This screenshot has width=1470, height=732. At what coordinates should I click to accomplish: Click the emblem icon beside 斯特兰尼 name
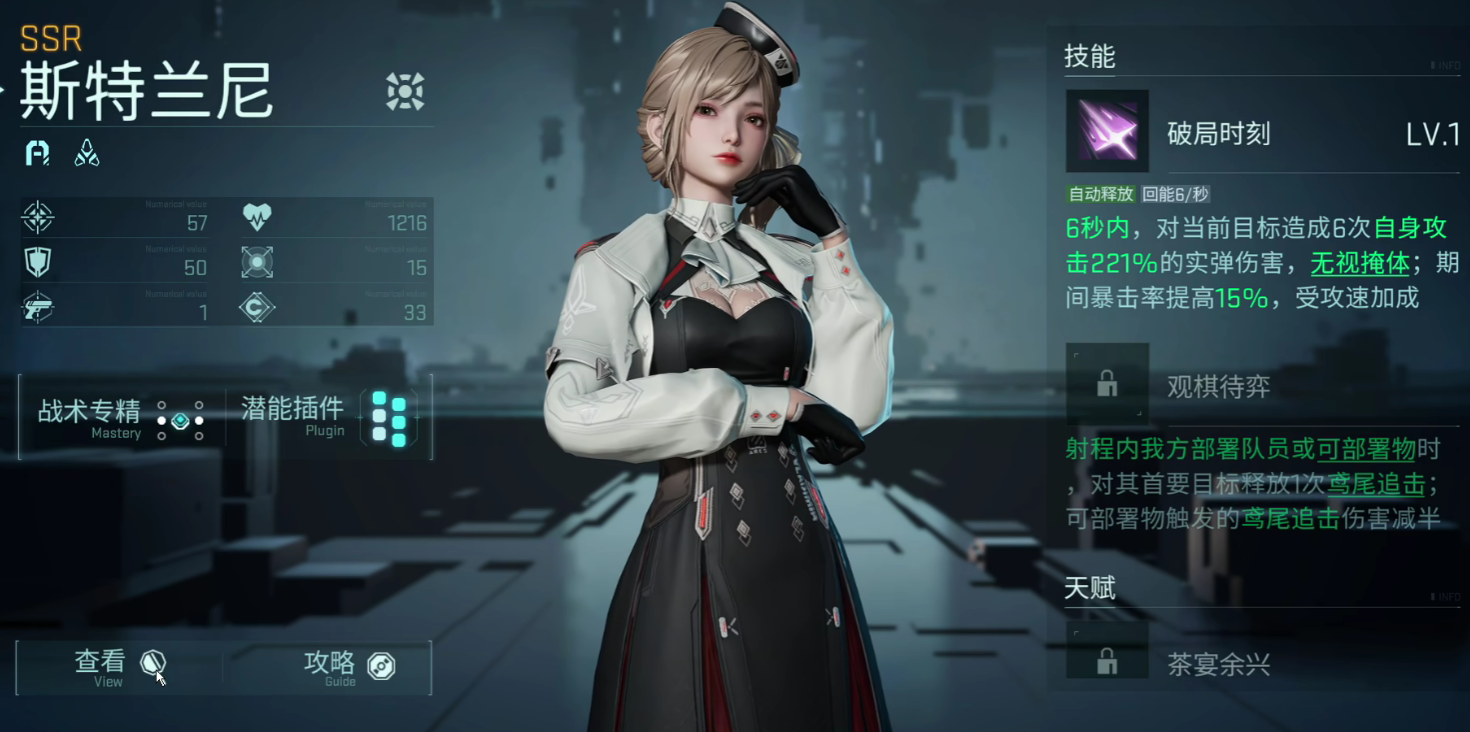pyautogui.click(x=404, y=90)
